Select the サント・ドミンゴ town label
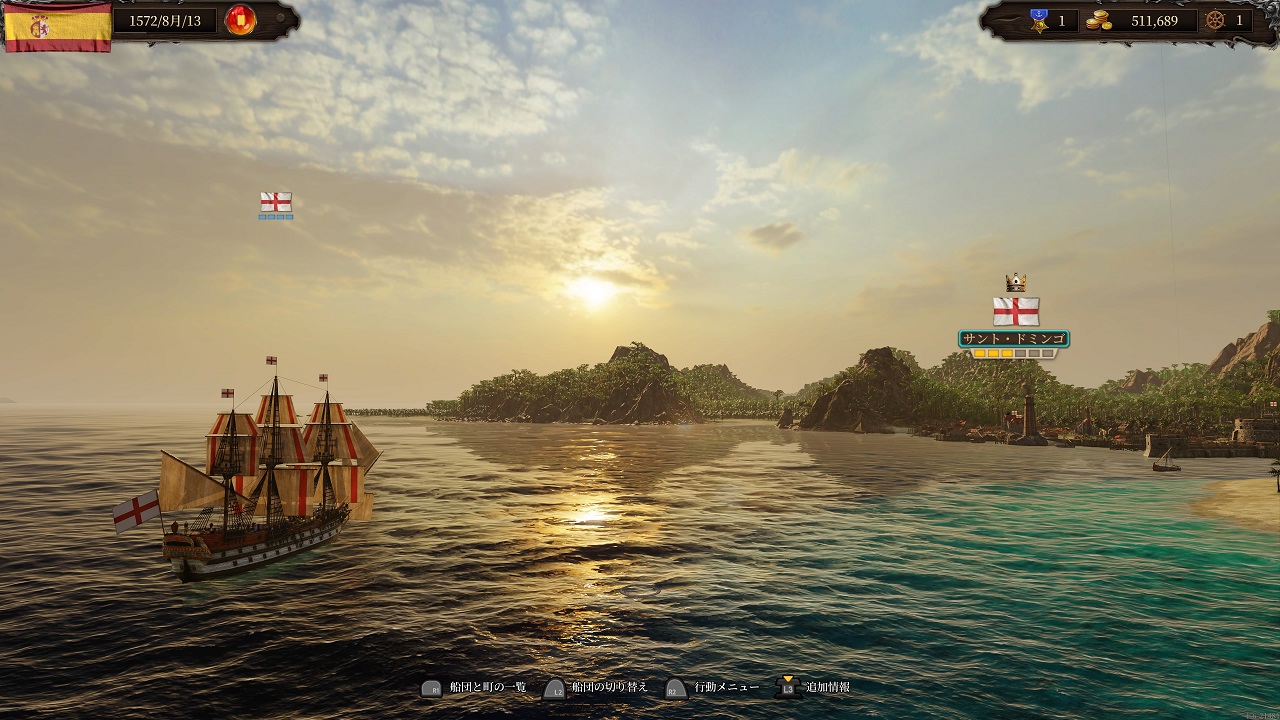The image size is (1280, 720). [1014, 339]
